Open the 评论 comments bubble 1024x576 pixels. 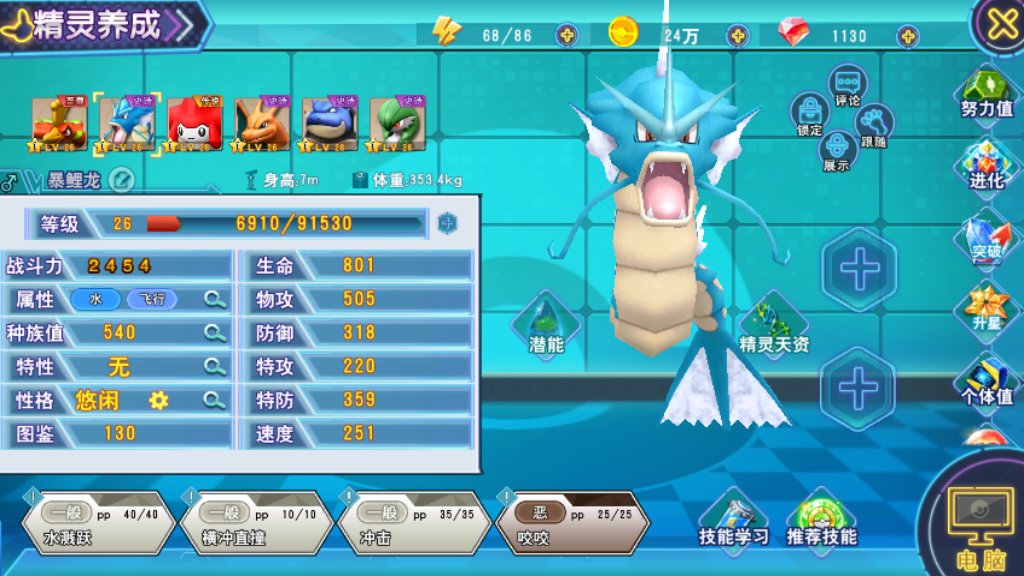(849, 84)
